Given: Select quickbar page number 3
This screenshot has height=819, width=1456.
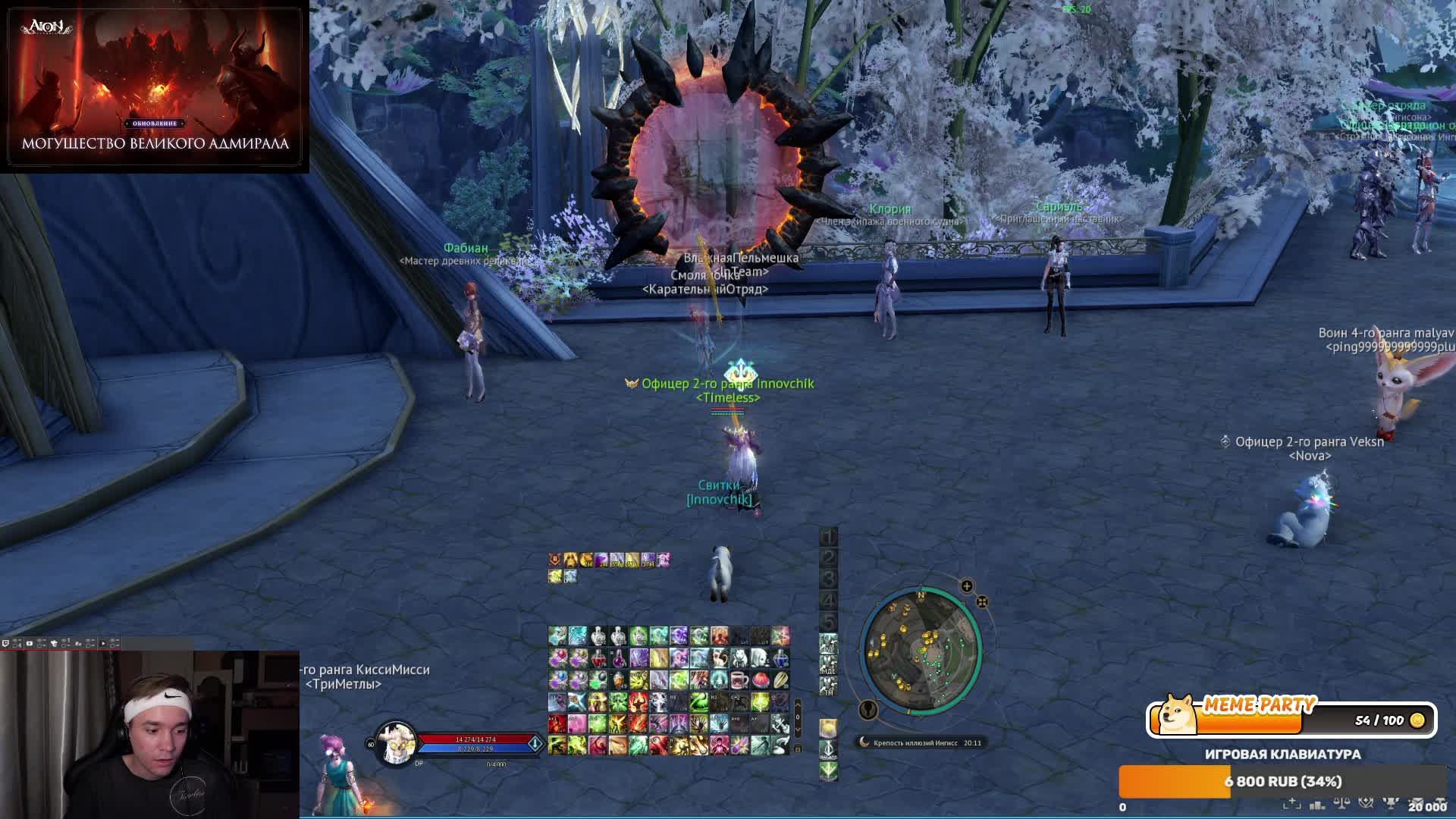Looking at the screenshot, I should [828, 579].
